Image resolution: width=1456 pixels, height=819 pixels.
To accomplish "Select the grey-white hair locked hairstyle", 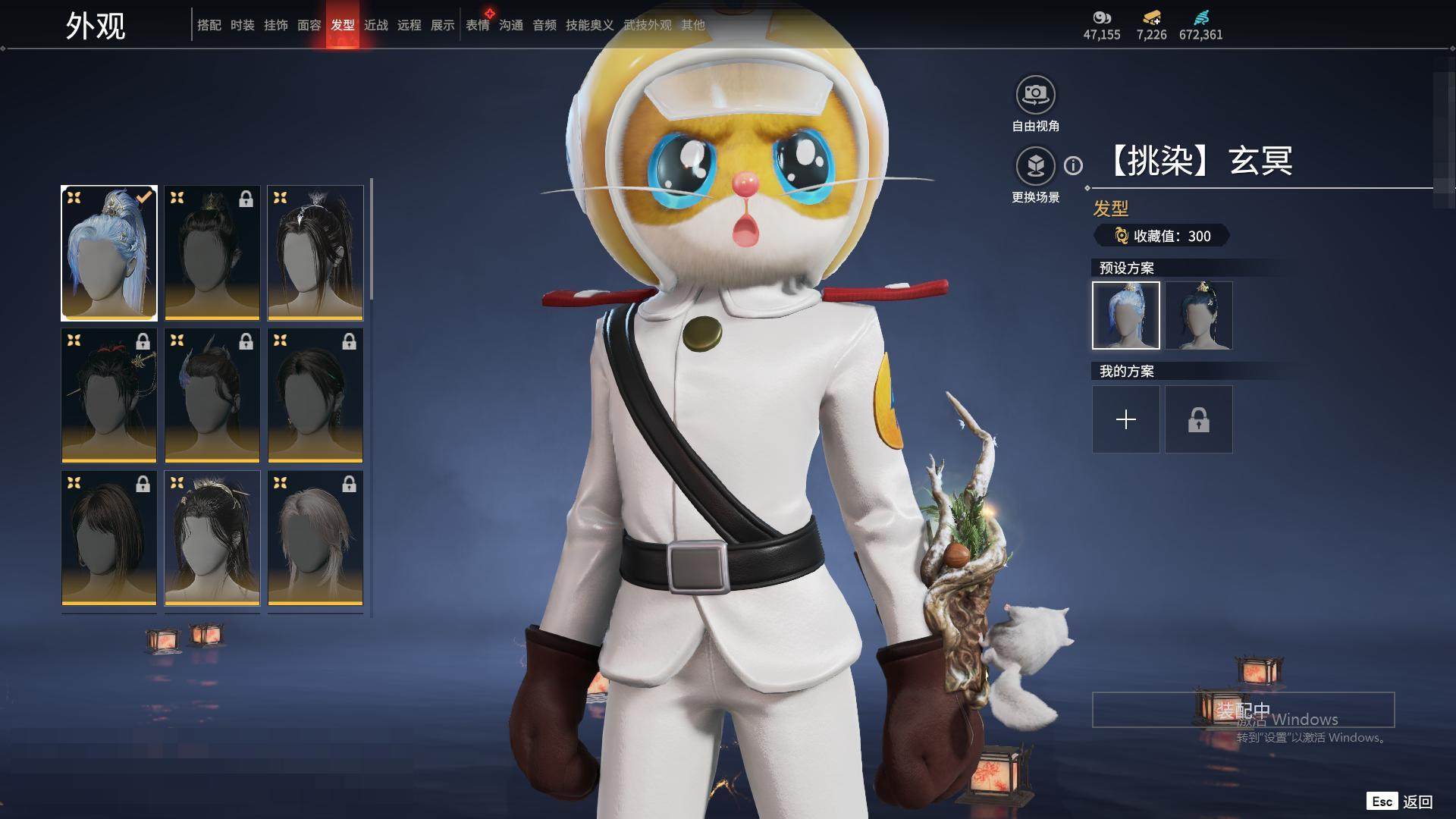I will click(315, 538).
